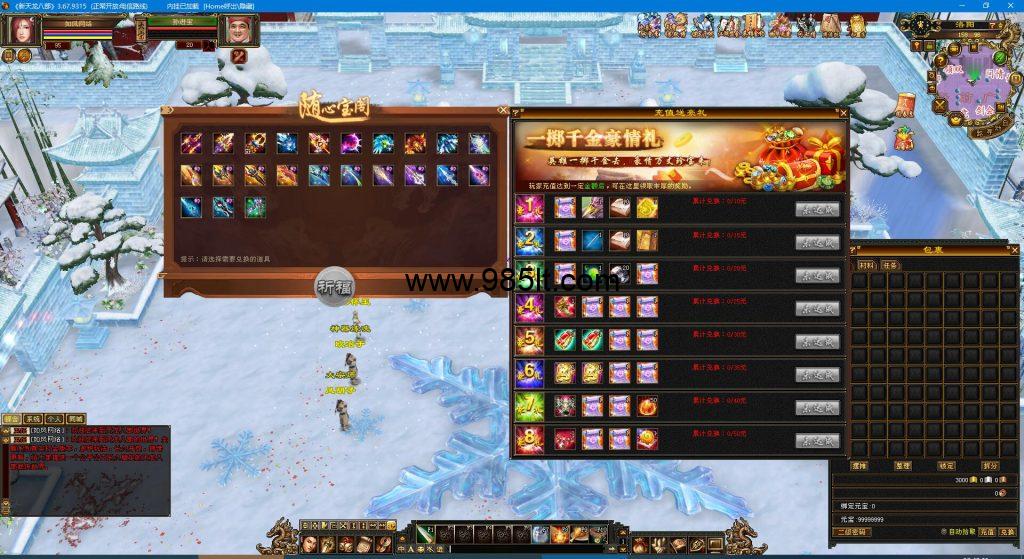The width and height of the screenshot is (1024, 559).
Task: Click the round 祈福 blessing button
Action: pyautogui.click(x=334, y=284)
